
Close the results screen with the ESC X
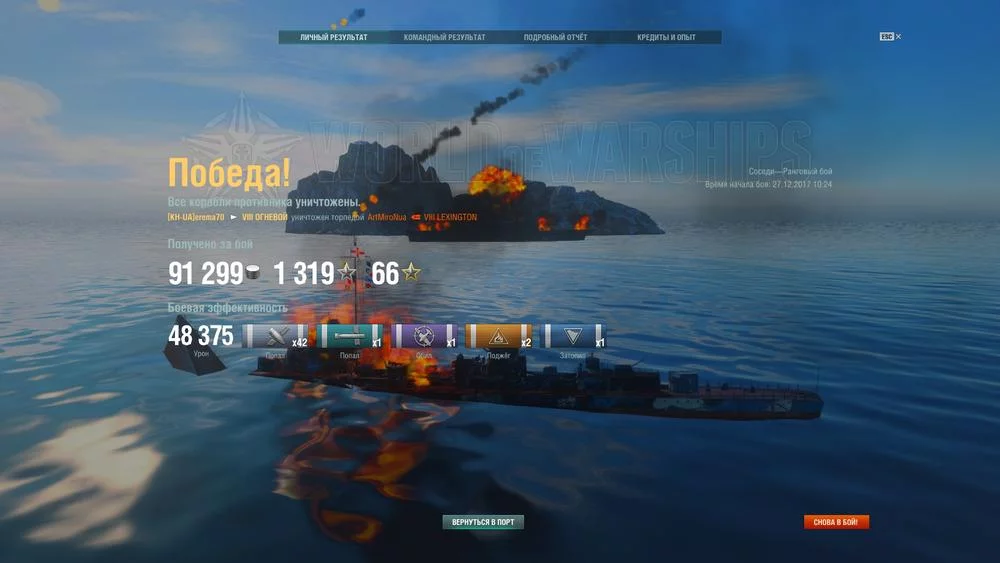coord(891,37)
